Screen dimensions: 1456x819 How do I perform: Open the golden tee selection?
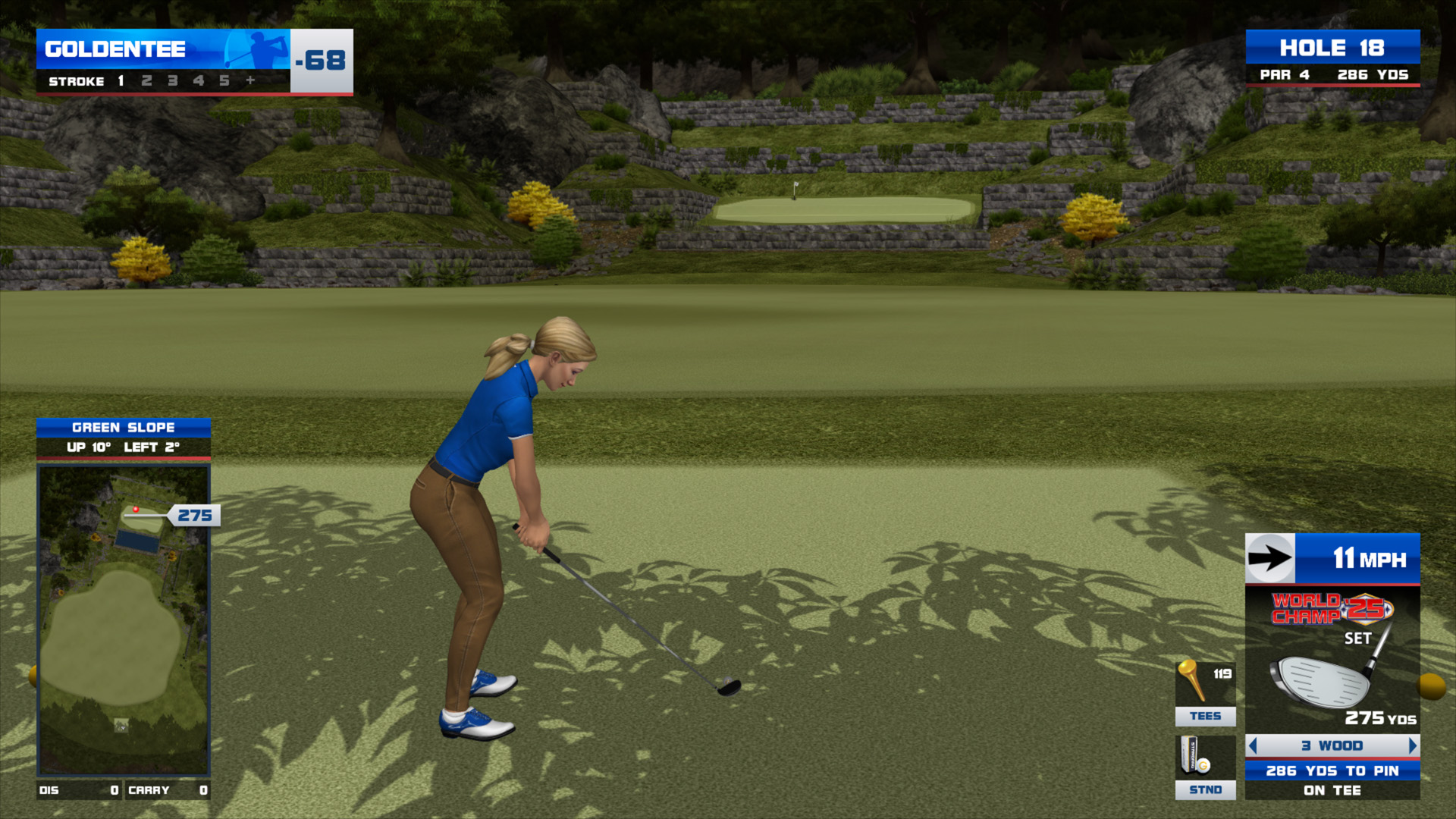click(1205, 693)
